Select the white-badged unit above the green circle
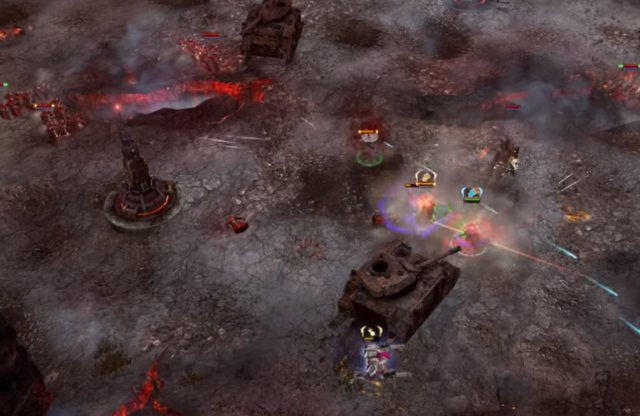 click(369, 133)
